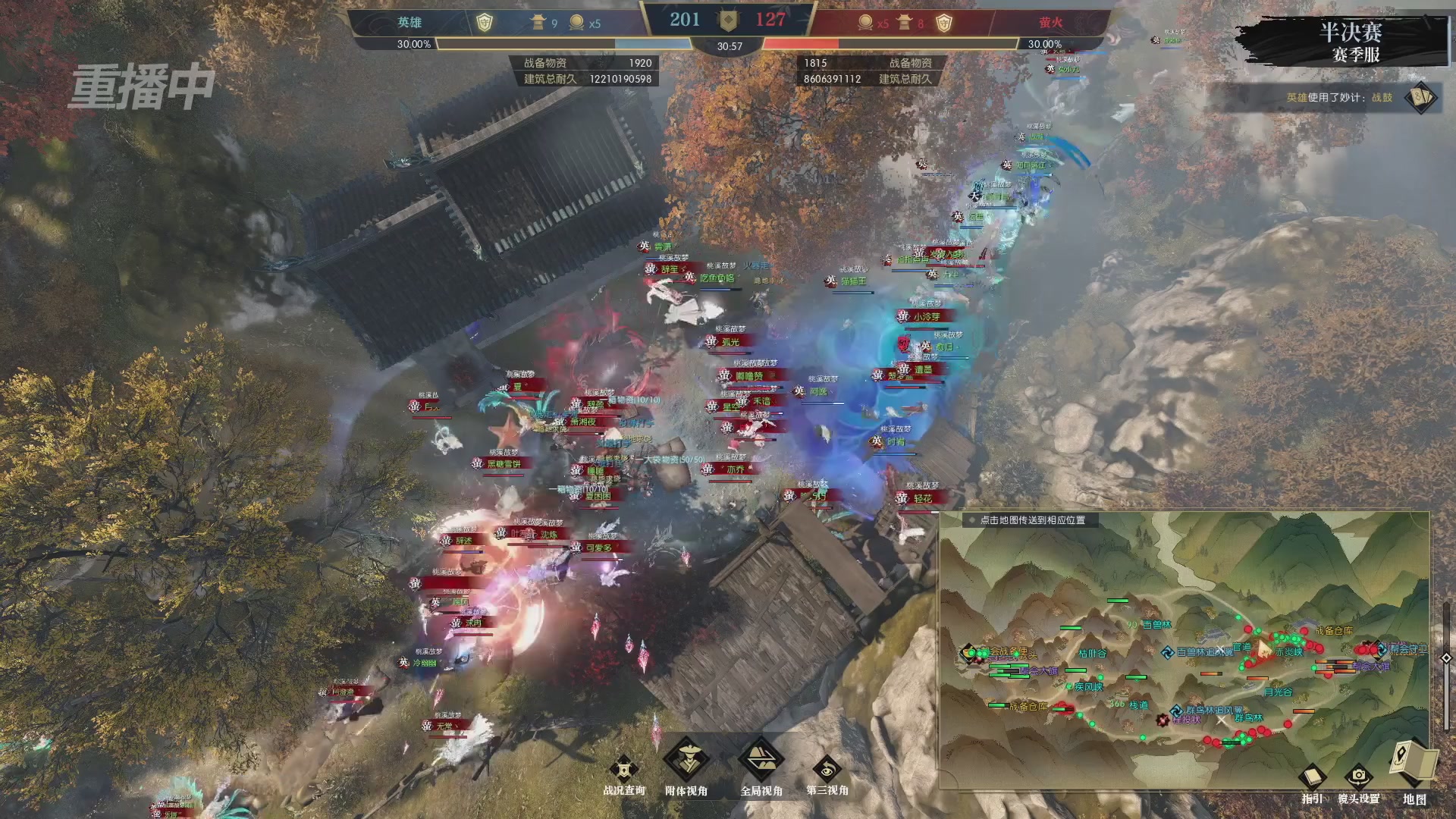Jump to 栈道 on the battlefield map
Viewport: 1456px width, 819px height.
point(1138,704)
